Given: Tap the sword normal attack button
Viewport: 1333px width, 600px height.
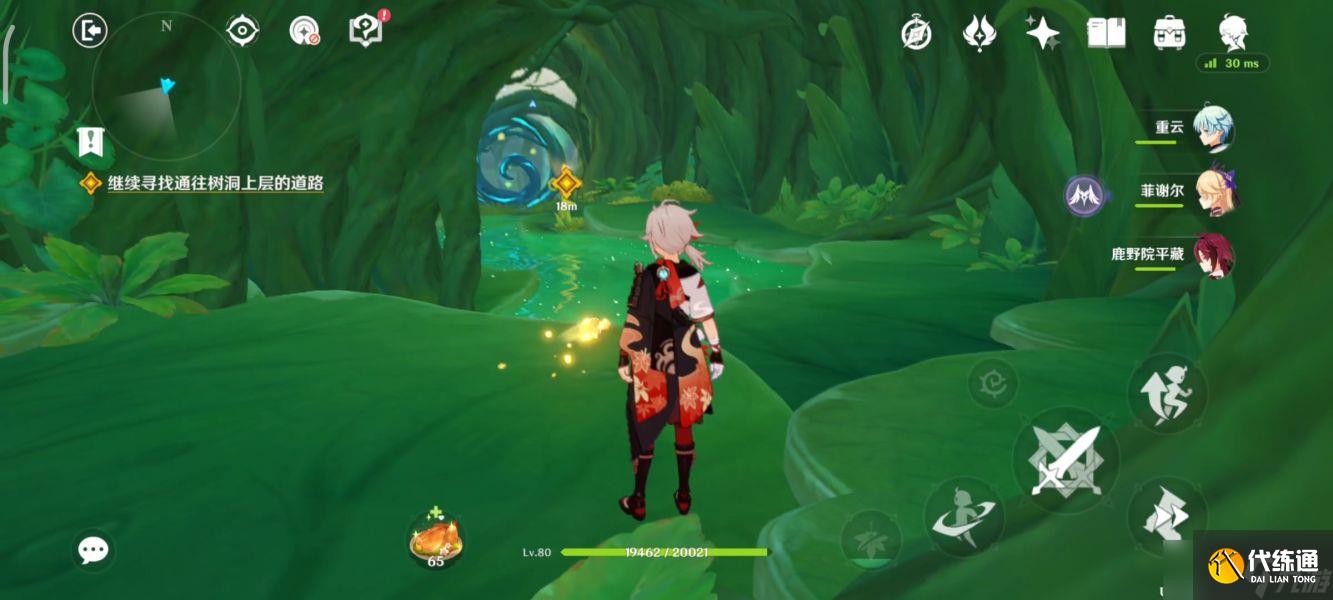Looking at the screenshot, I should [x=1066, y=461].
